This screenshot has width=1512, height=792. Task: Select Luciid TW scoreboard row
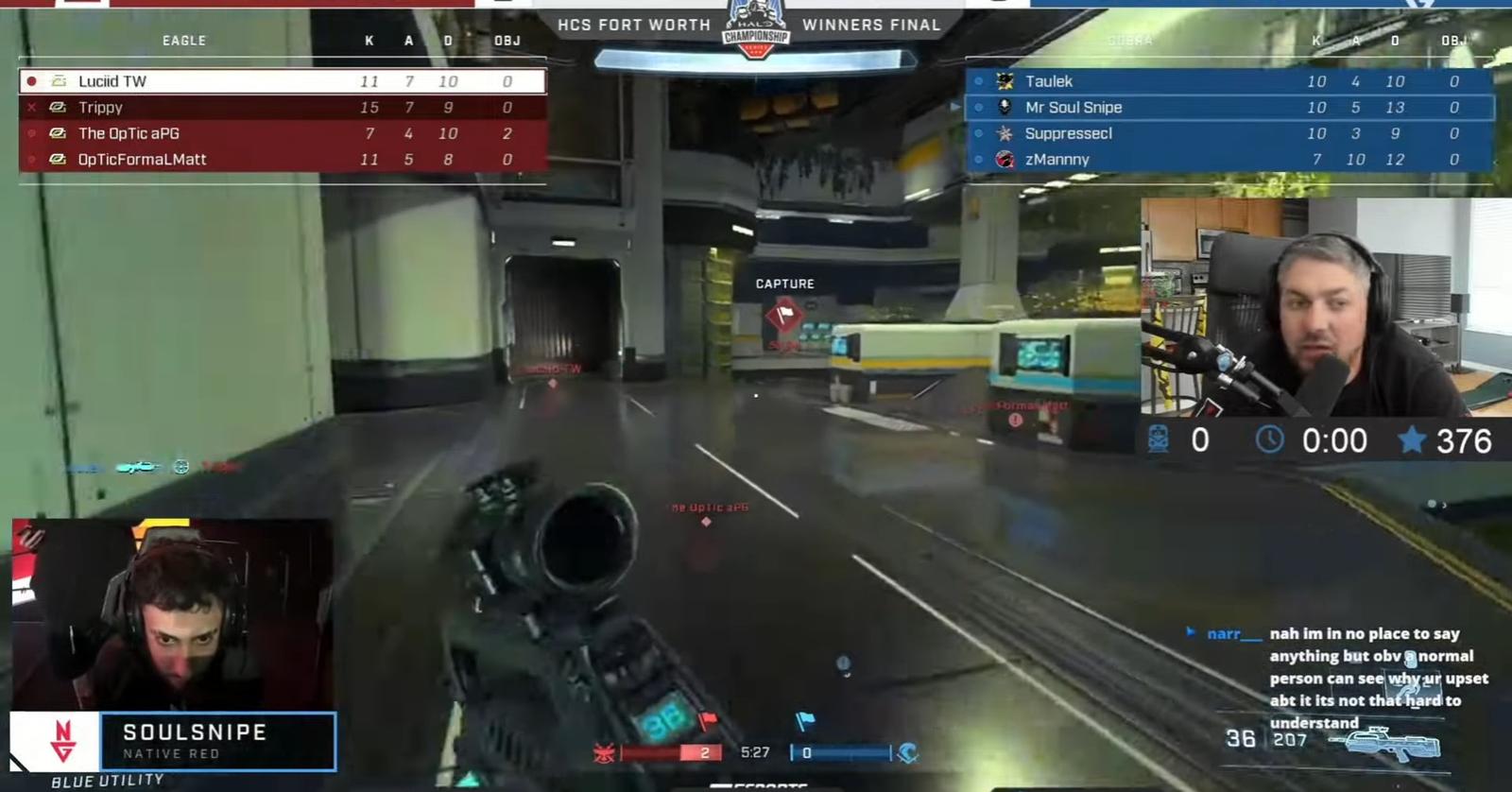(282, 81)
